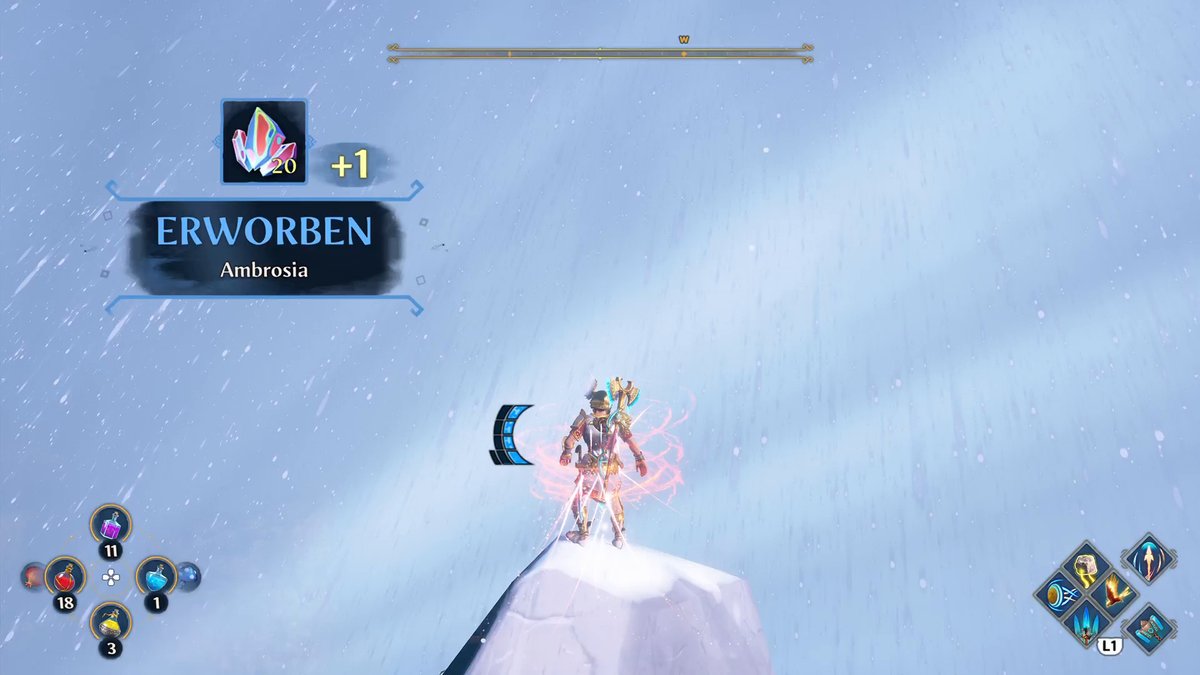Viewport: 1200px width, 675px height.
Task: Pick the blue mushroom beside the blue potion
Action: coord(188,577)
